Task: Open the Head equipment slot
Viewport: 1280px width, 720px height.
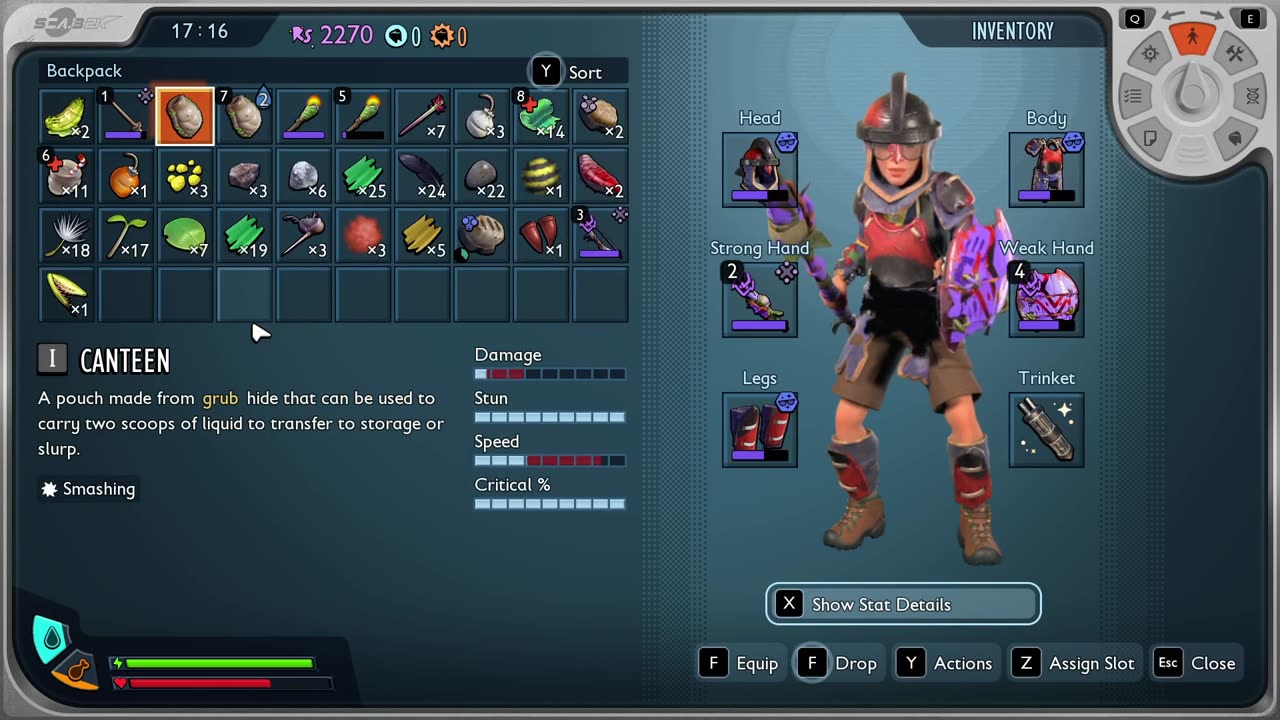Action: pyautogui.click(x=759, y=169)
